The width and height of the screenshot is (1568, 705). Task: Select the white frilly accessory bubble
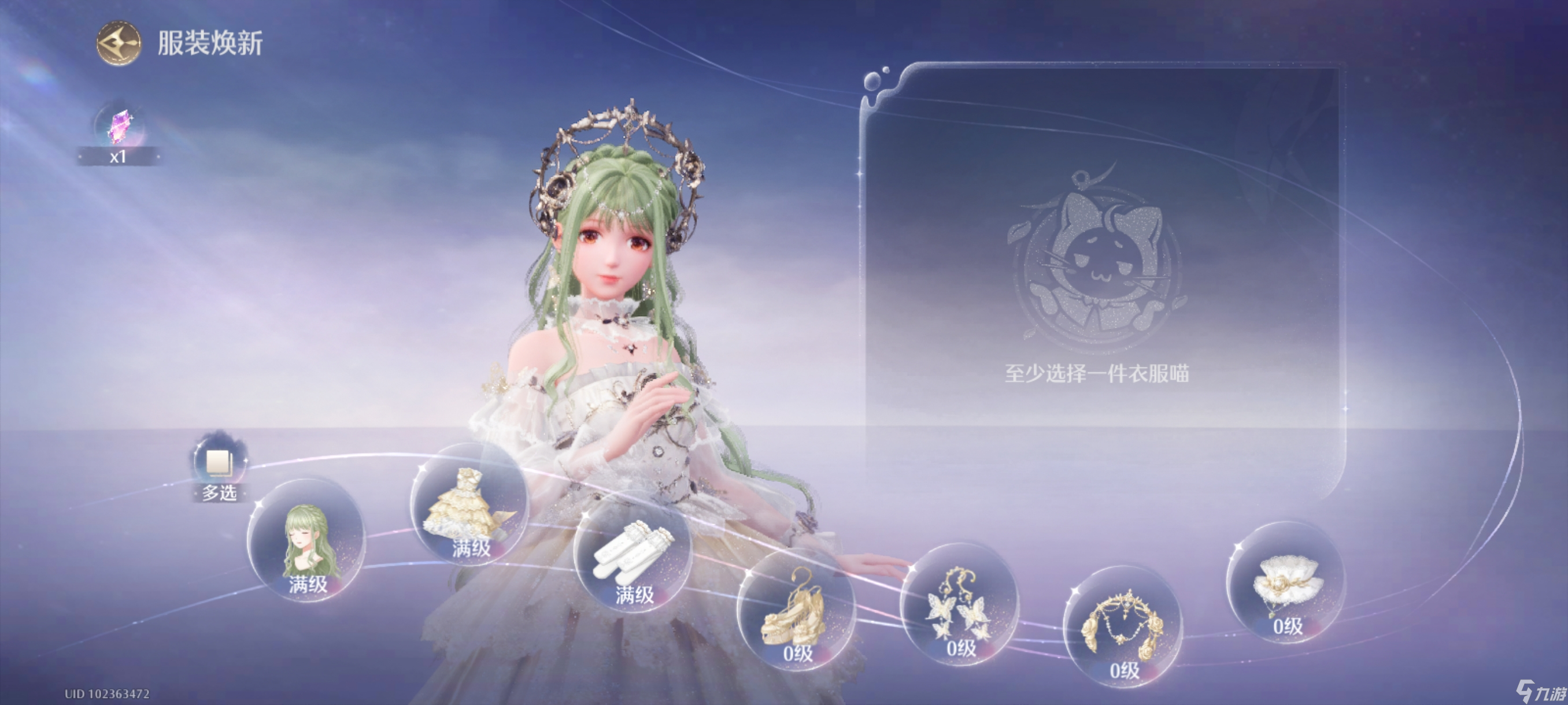coord(1286,582)
